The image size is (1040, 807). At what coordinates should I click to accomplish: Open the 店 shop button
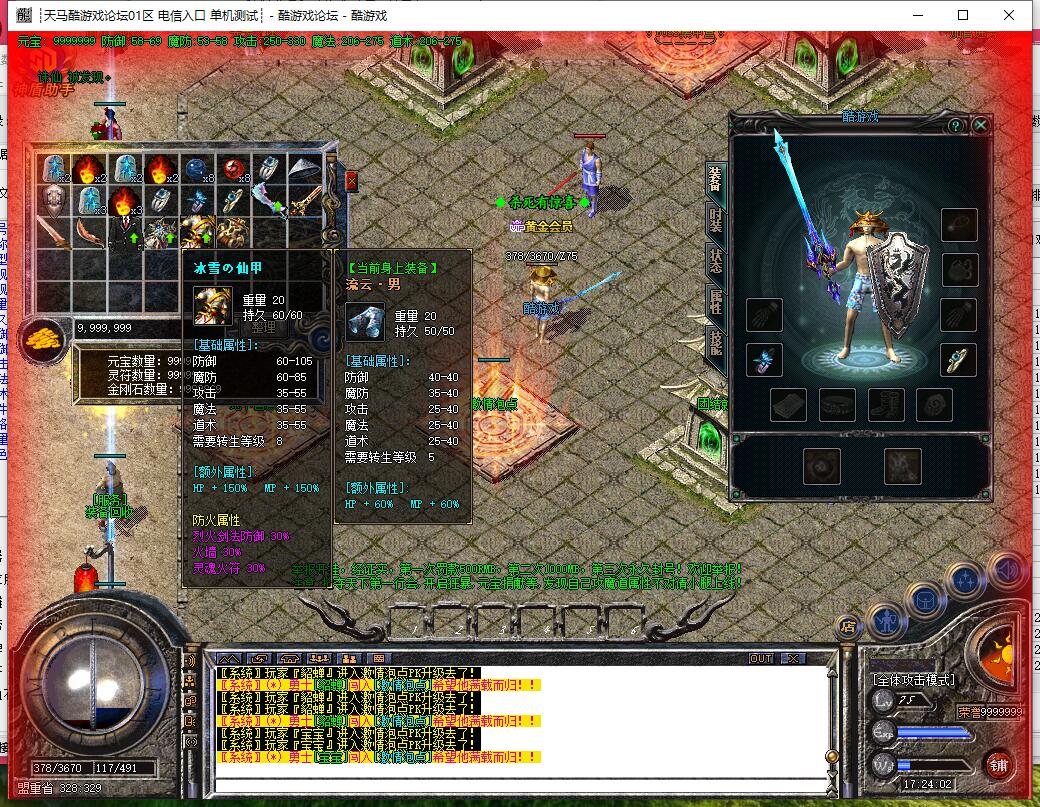coord(848,627)
